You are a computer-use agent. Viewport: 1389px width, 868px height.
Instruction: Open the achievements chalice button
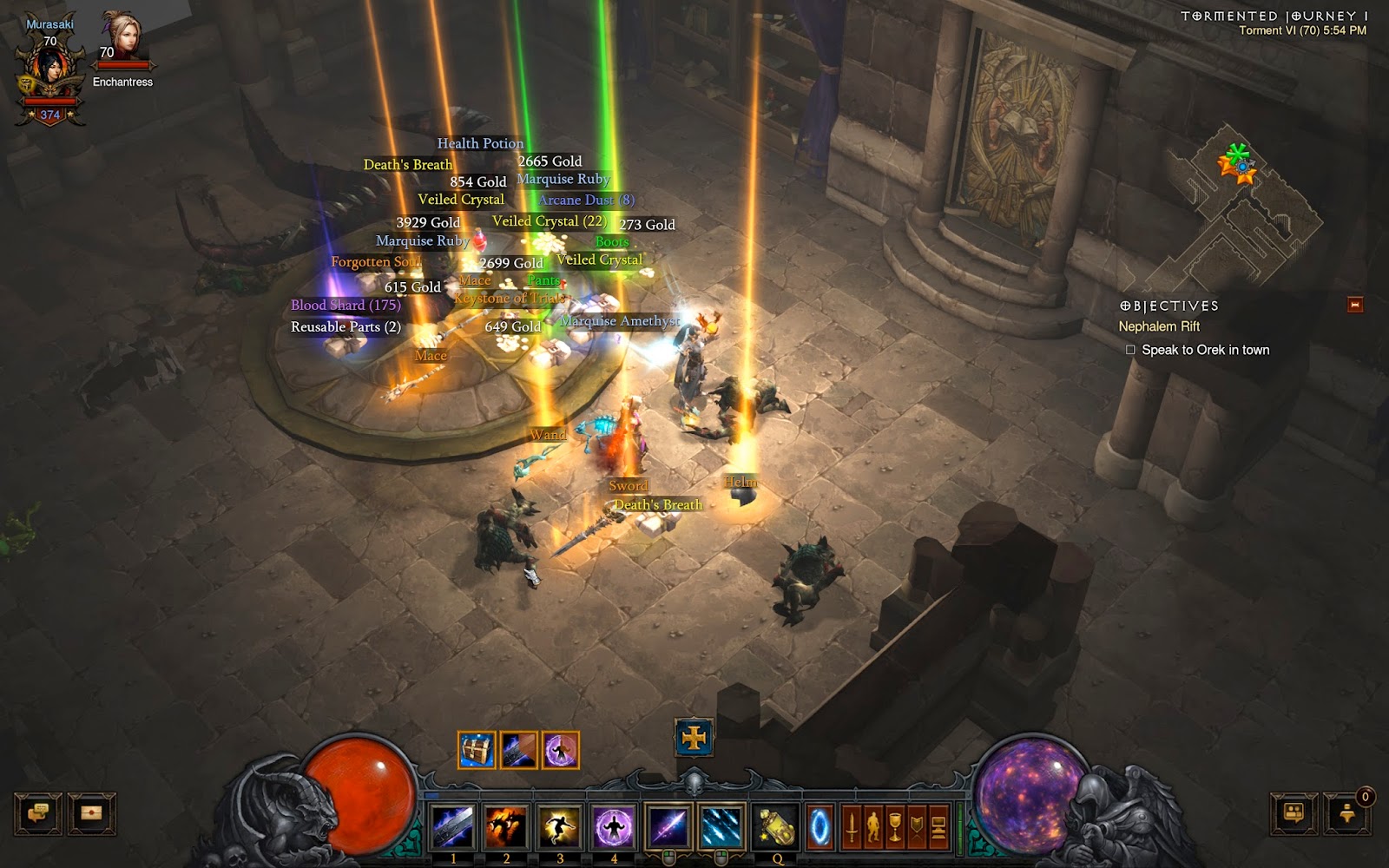pos(895,827)
